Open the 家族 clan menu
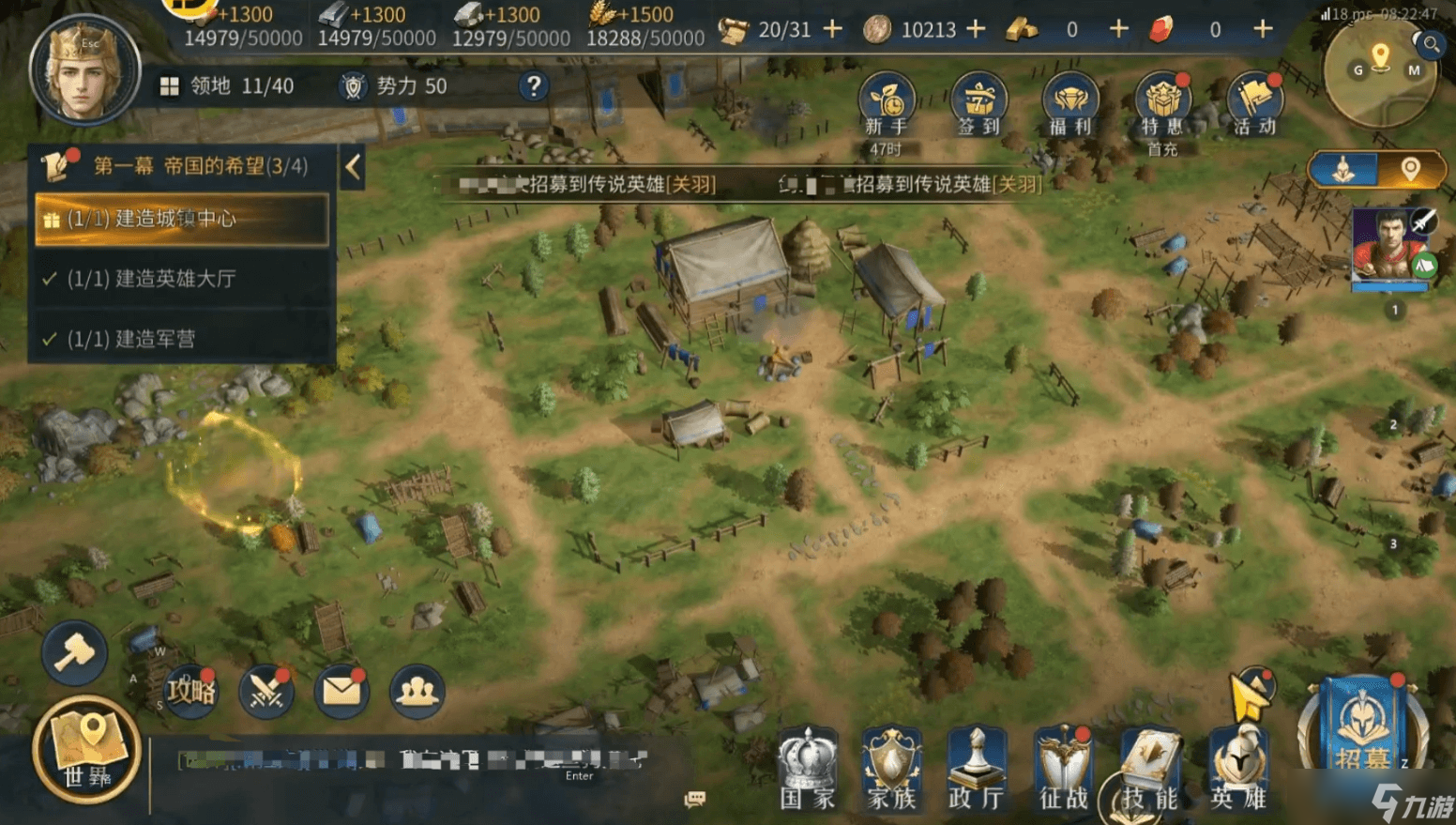 coord(891,770)
